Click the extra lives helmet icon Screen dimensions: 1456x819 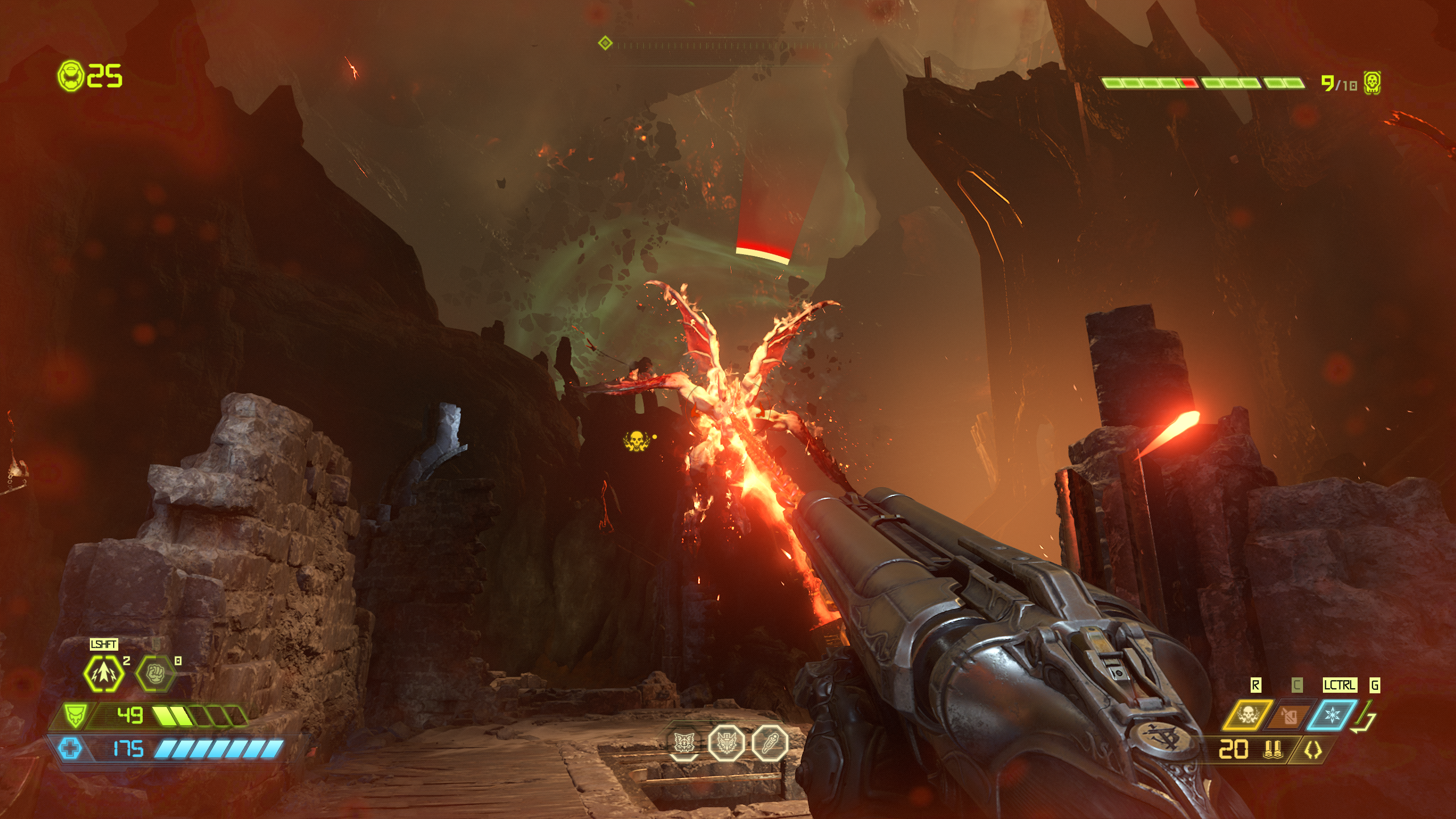click(x=71, y=75)
